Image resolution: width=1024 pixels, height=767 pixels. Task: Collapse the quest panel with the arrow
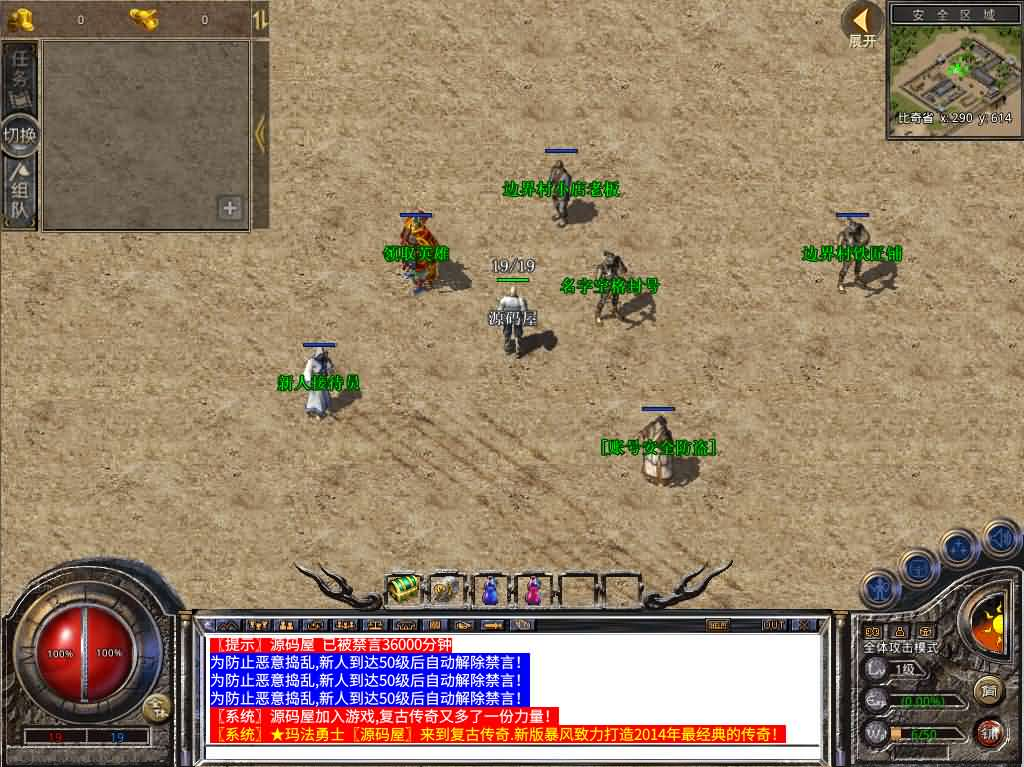(260, 134)
